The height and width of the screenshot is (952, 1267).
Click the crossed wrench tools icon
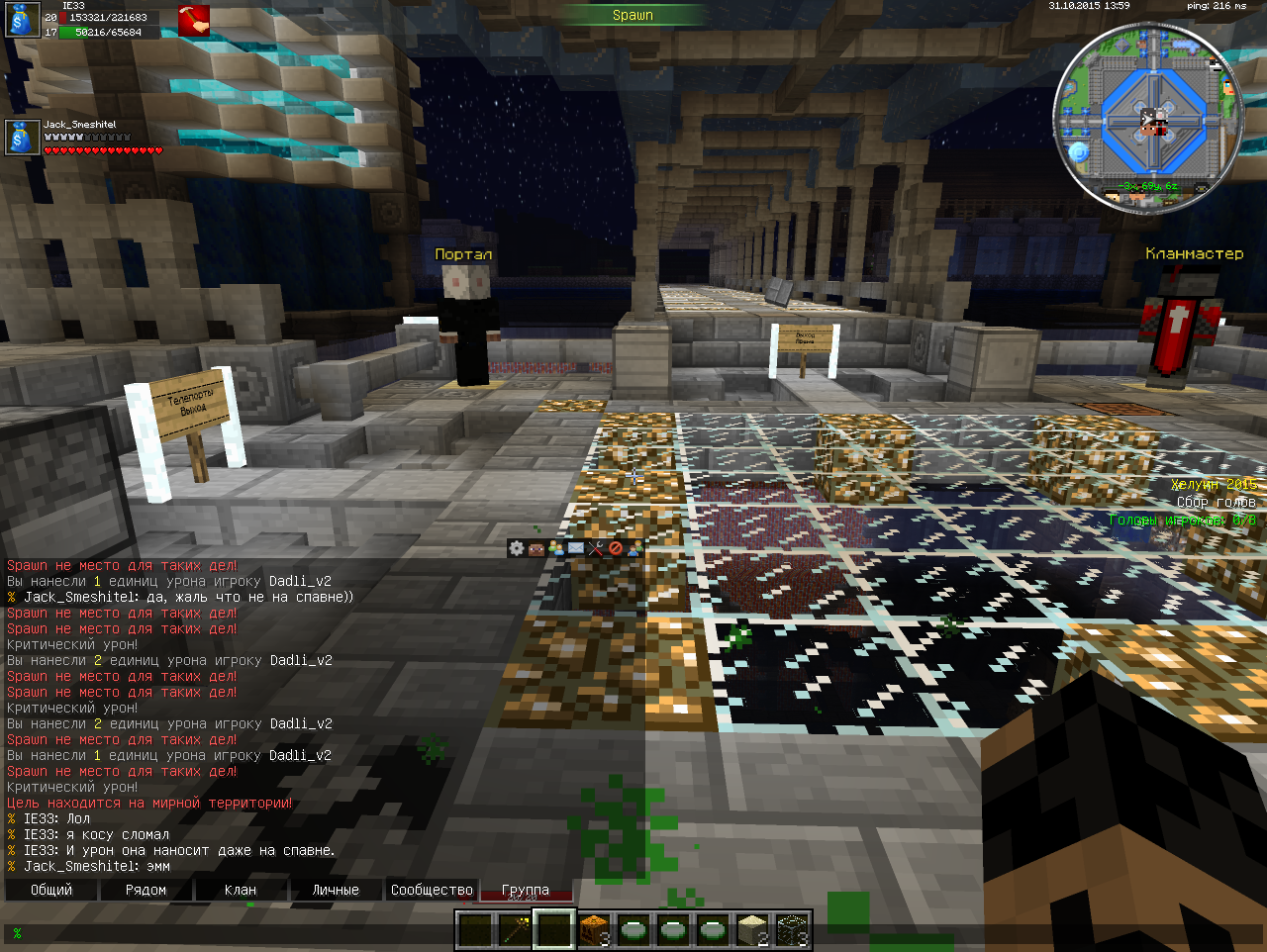click(x=595, y=548)
